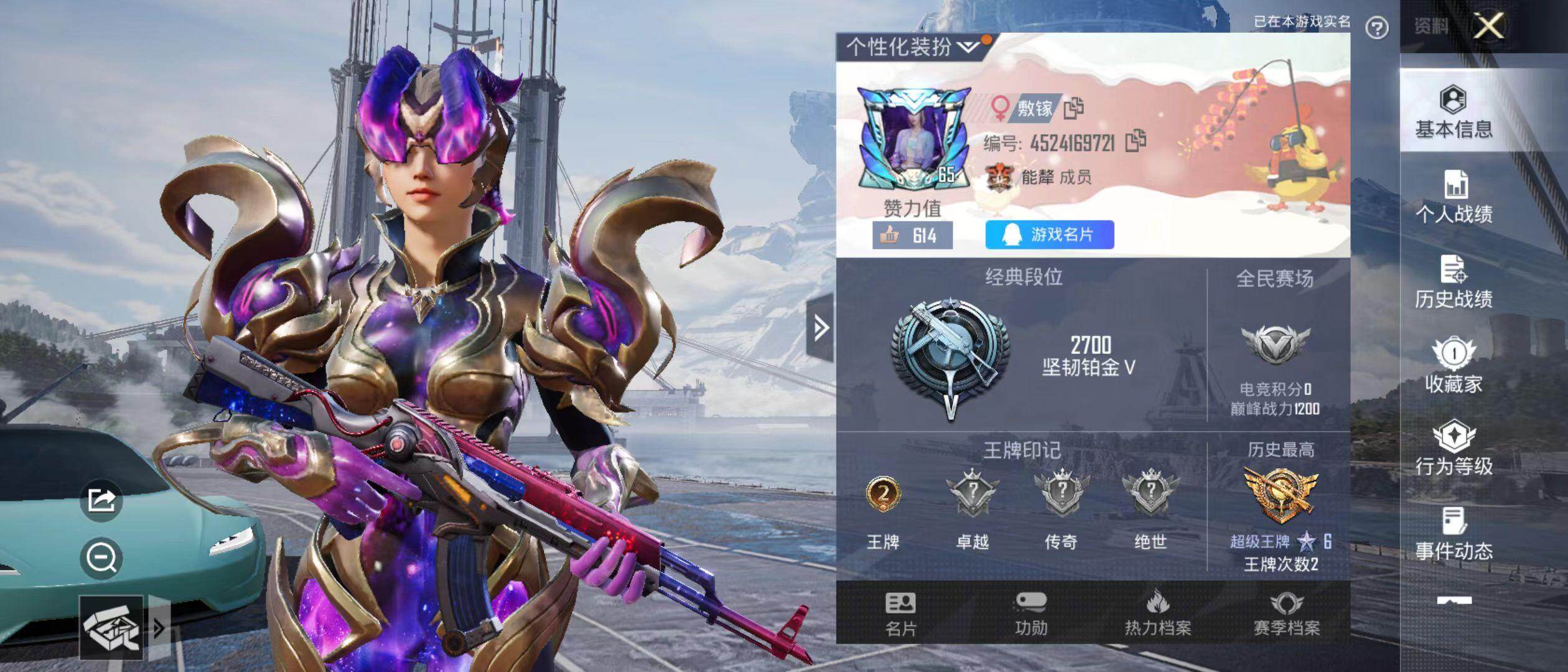
Task: View the 历史战绩 tab
Action: click(1454, 282)
